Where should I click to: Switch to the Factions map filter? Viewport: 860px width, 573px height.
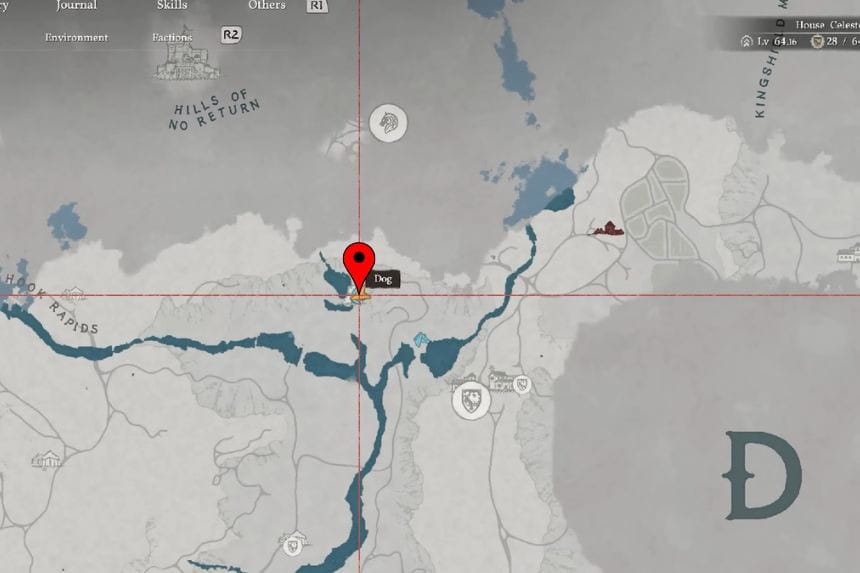pos(172,38)
